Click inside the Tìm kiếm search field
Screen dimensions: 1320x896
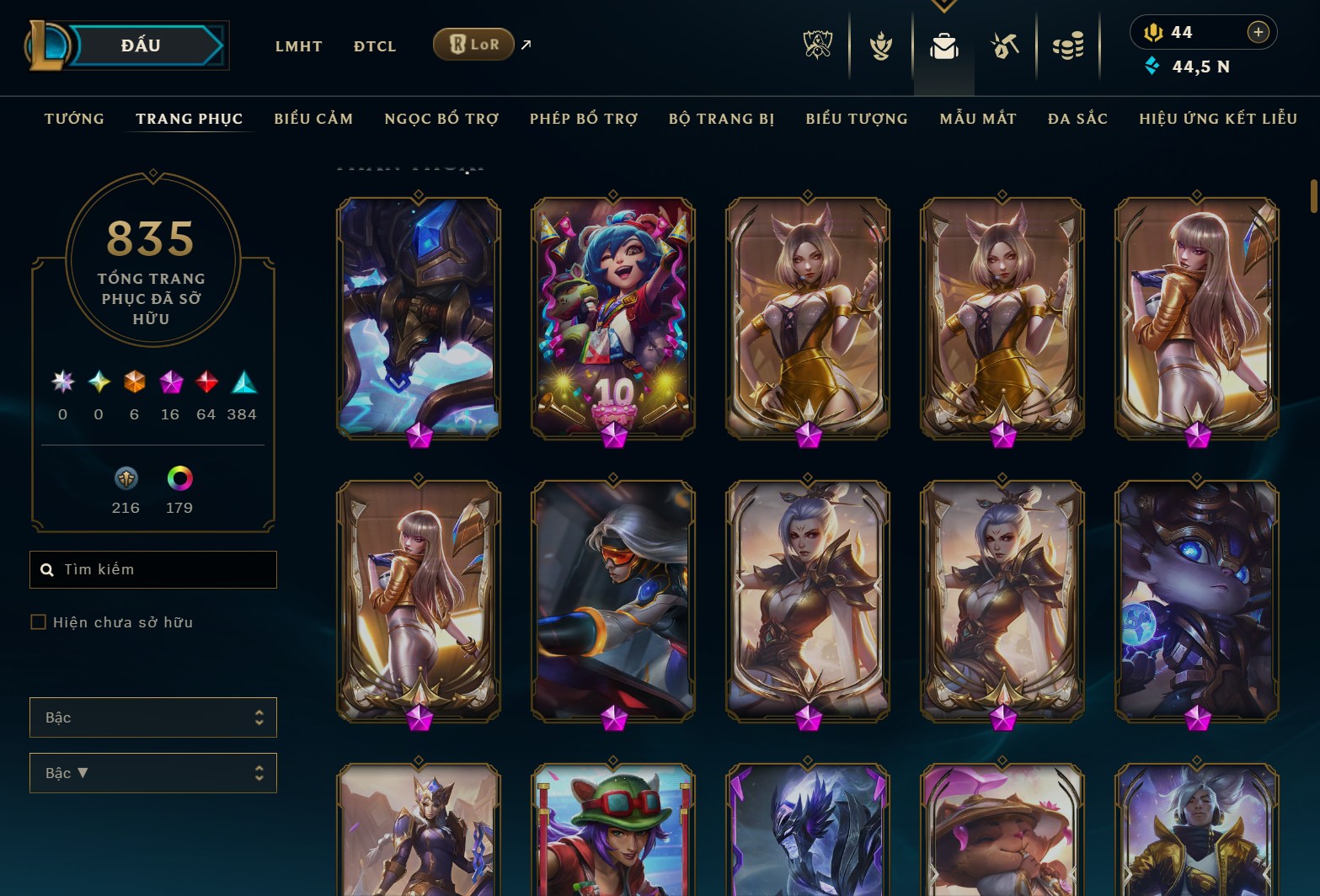[x=152, y=569]
